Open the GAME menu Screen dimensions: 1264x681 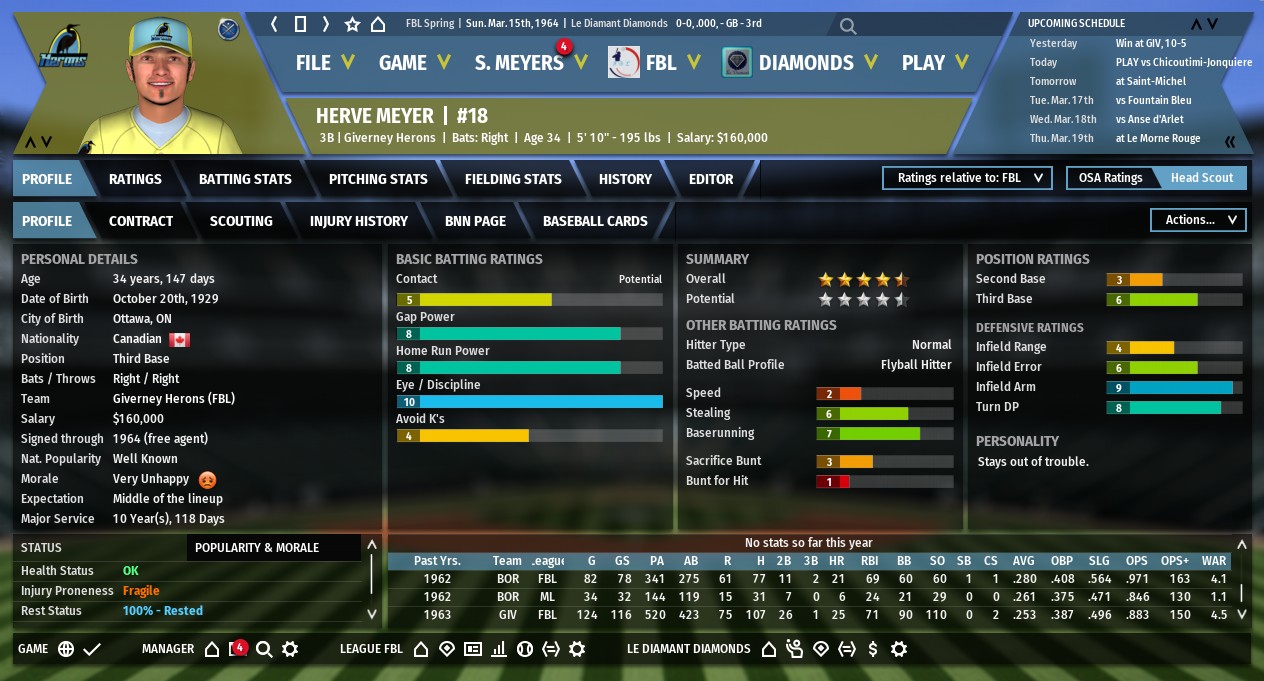tap(414, 62)
